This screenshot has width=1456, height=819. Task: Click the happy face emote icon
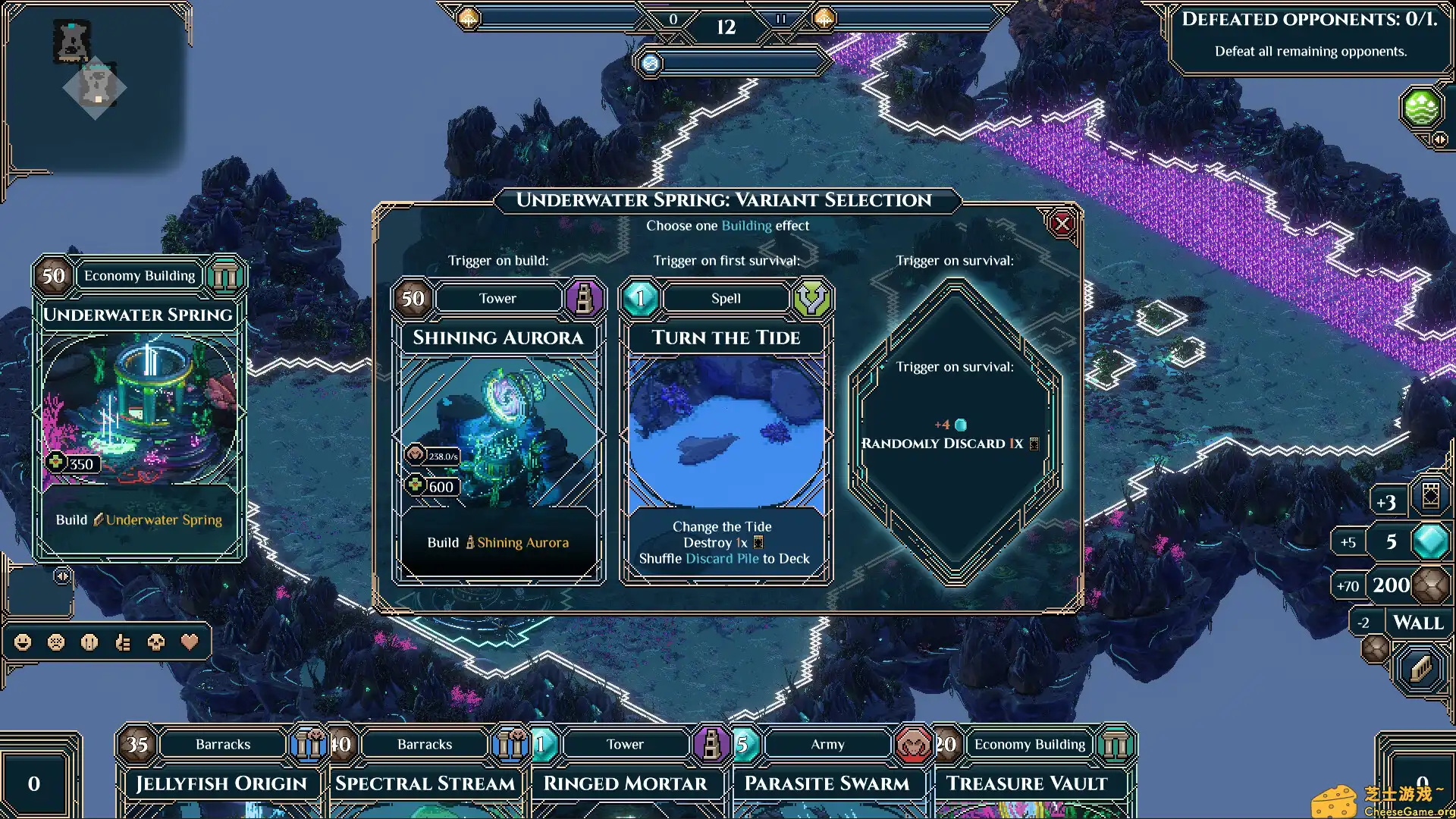tap(21, 642)
